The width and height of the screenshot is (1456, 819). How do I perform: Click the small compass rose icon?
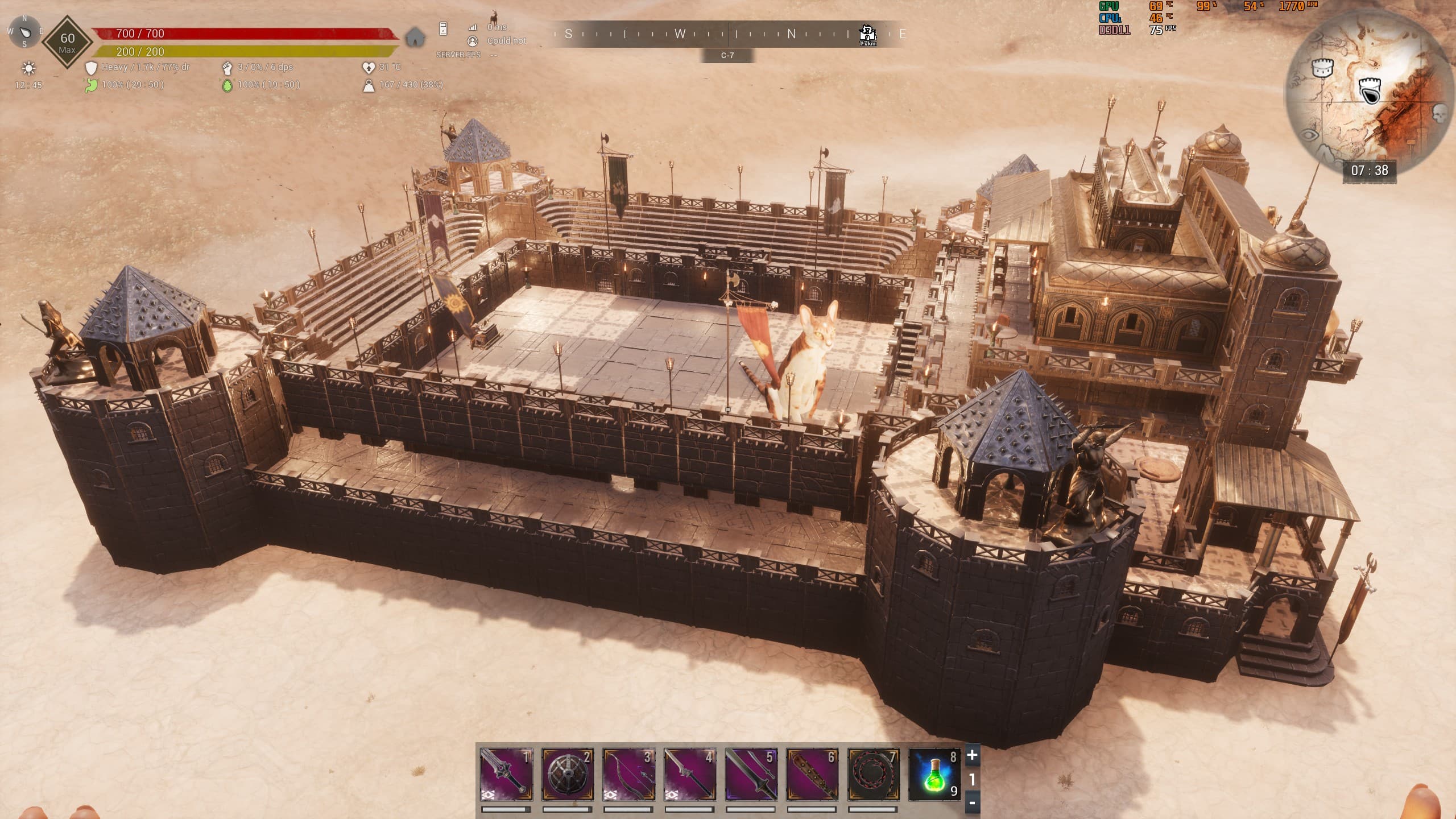[24, 31]
